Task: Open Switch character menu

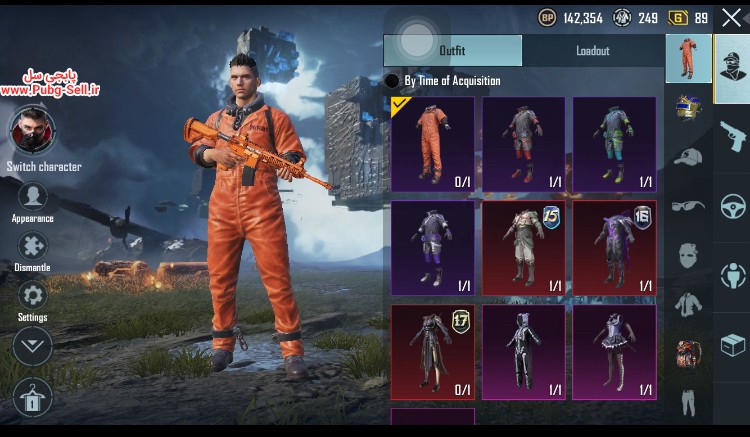Action: click(33, 131)
